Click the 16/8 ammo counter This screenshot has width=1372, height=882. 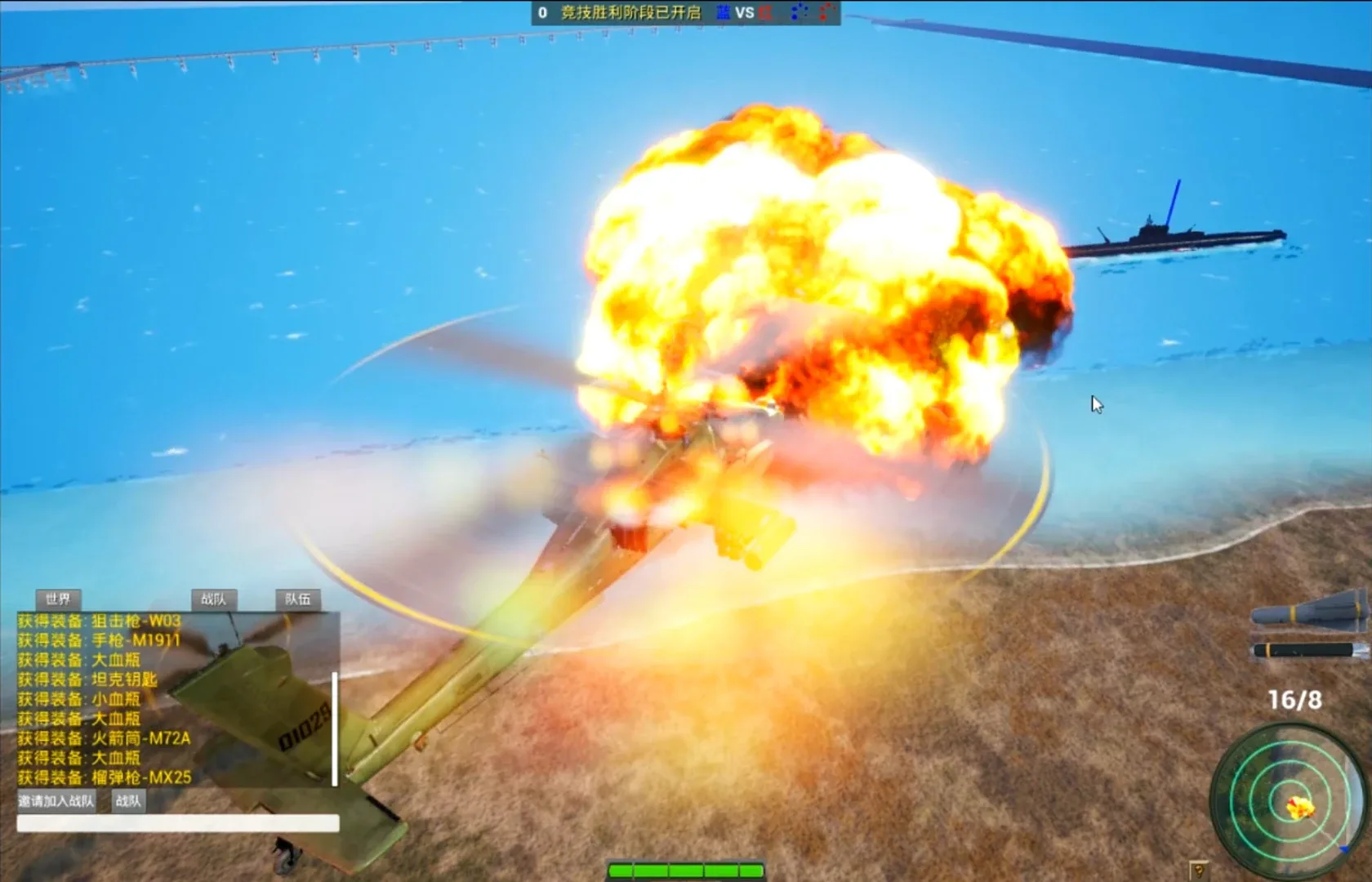tap(1295, 701)
